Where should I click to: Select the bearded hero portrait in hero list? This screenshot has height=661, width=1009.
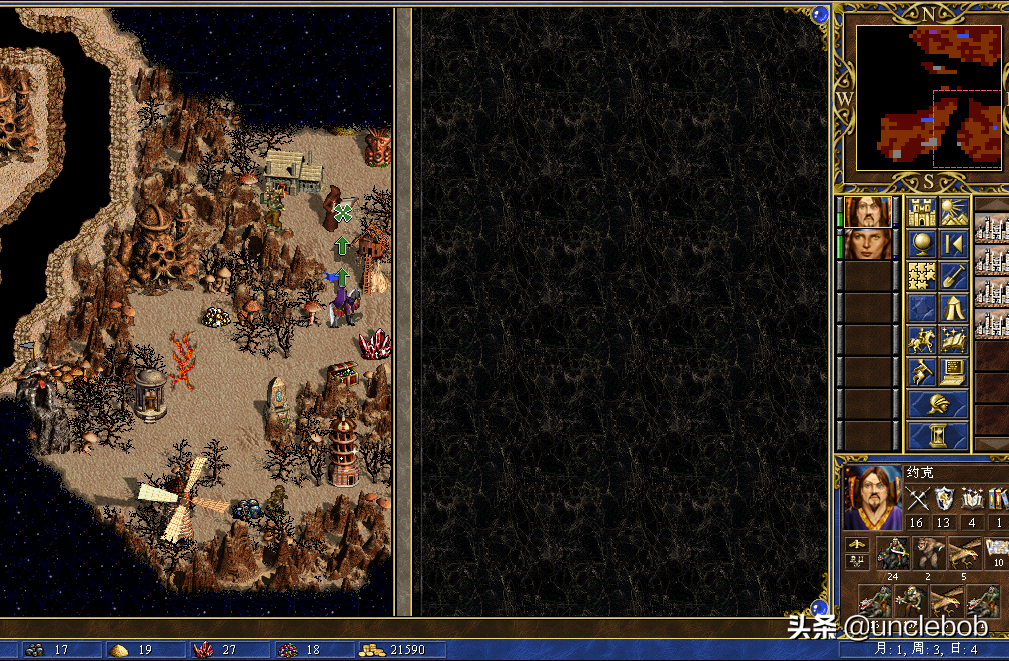868,212
